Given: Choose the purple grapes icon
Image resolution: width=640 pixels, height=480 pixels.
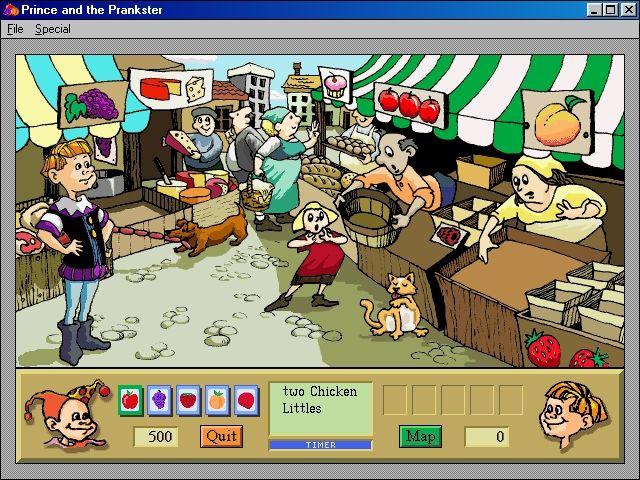Looking at the screenshot, I should coord(159,400).
